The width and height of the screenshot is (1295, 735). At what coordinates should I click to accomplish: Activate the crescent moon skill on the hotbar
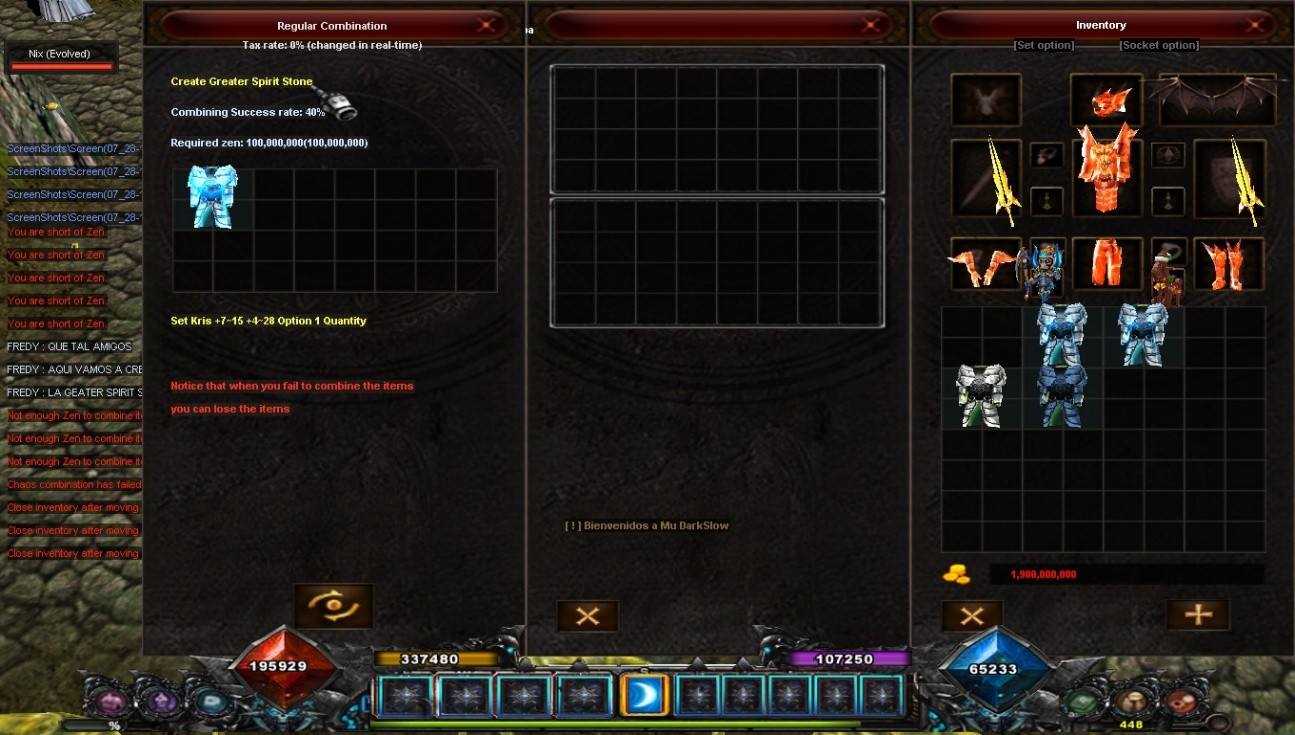pyautogui.click(x=645, y=695)
